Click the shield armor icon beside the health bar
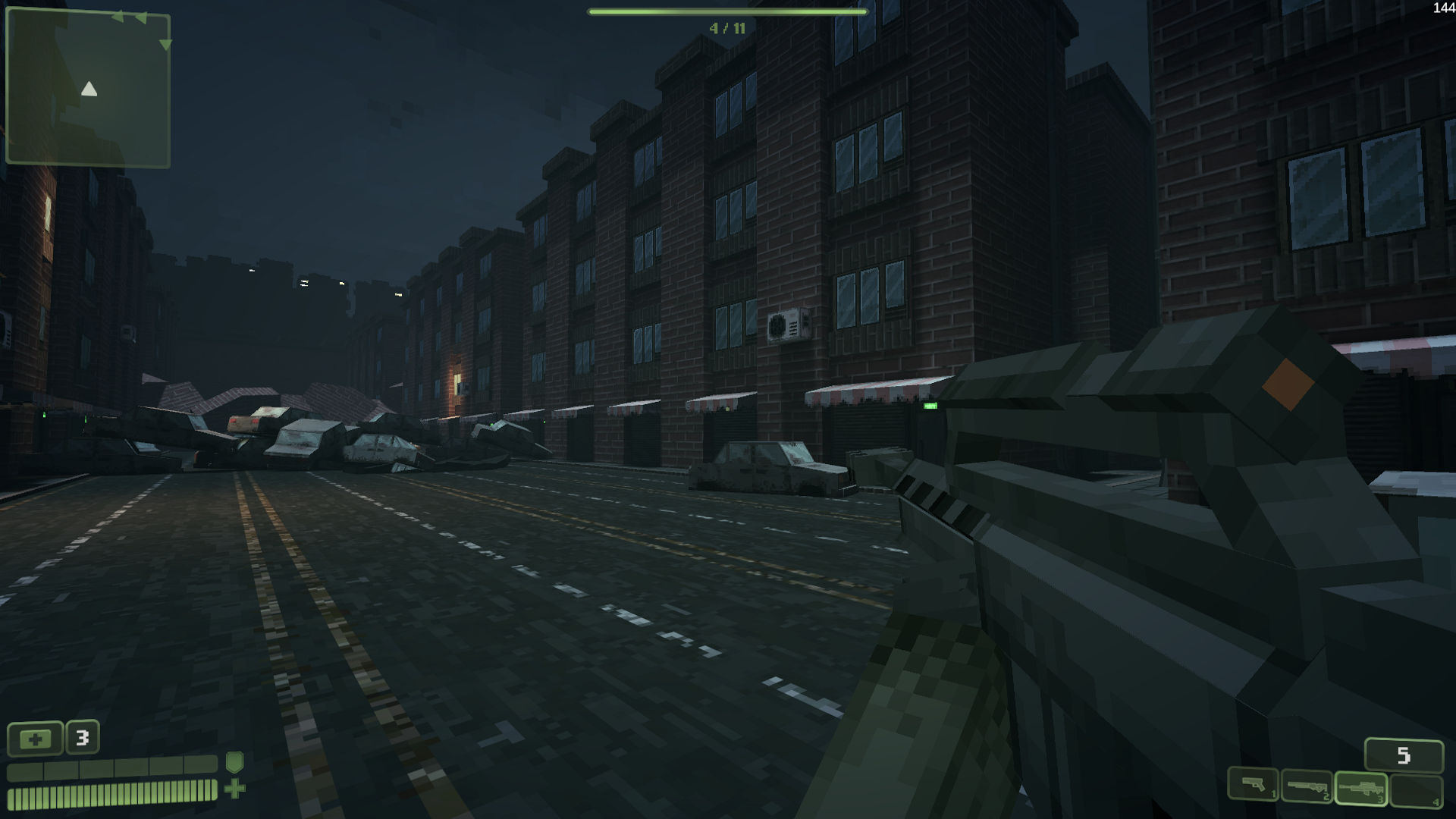This screenshot has height=819, width=1456. [x=235, y=764]
